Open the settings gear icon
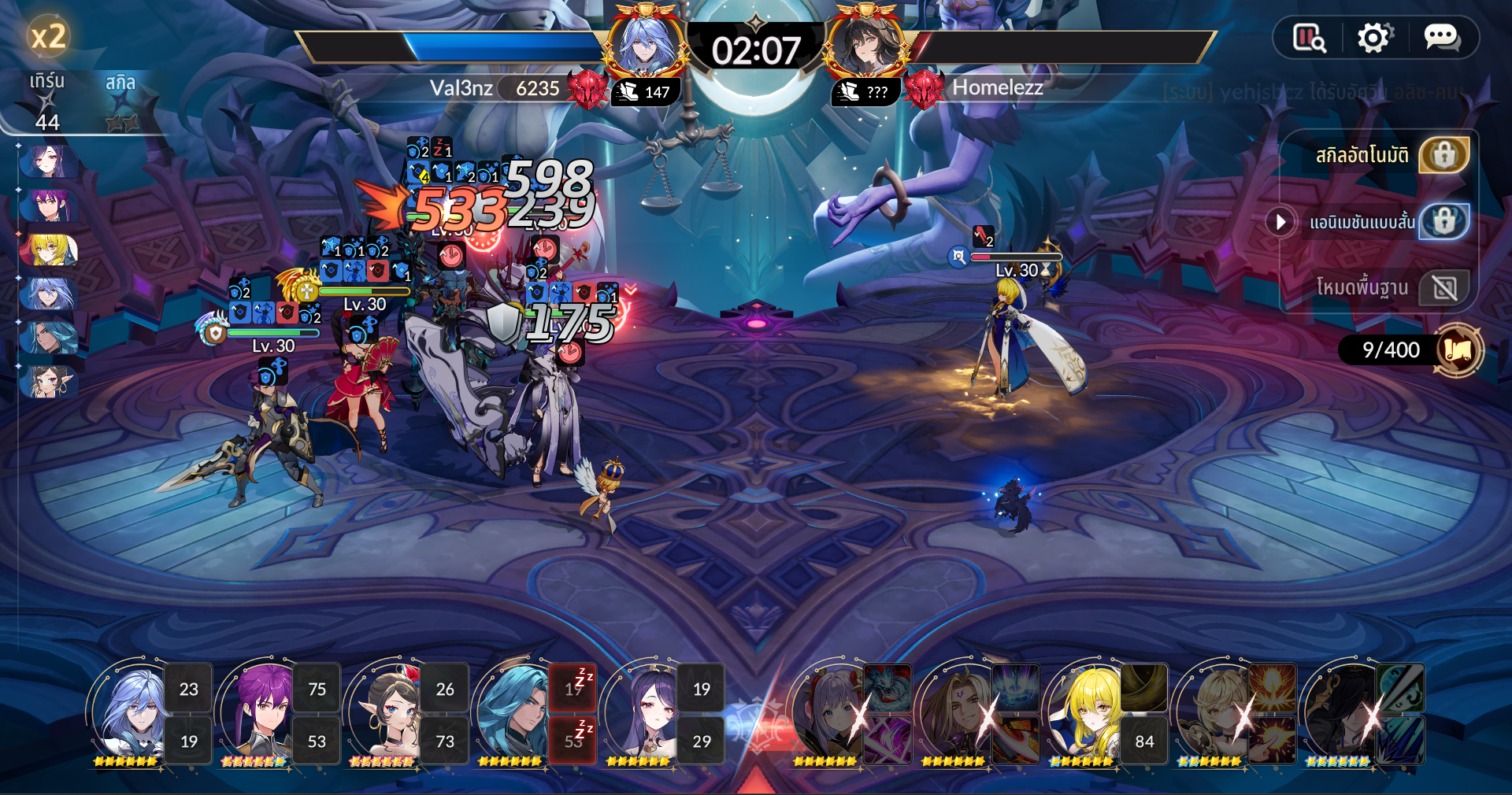The width and height of the screenshot is (1512, 795). click(1374, 38)
